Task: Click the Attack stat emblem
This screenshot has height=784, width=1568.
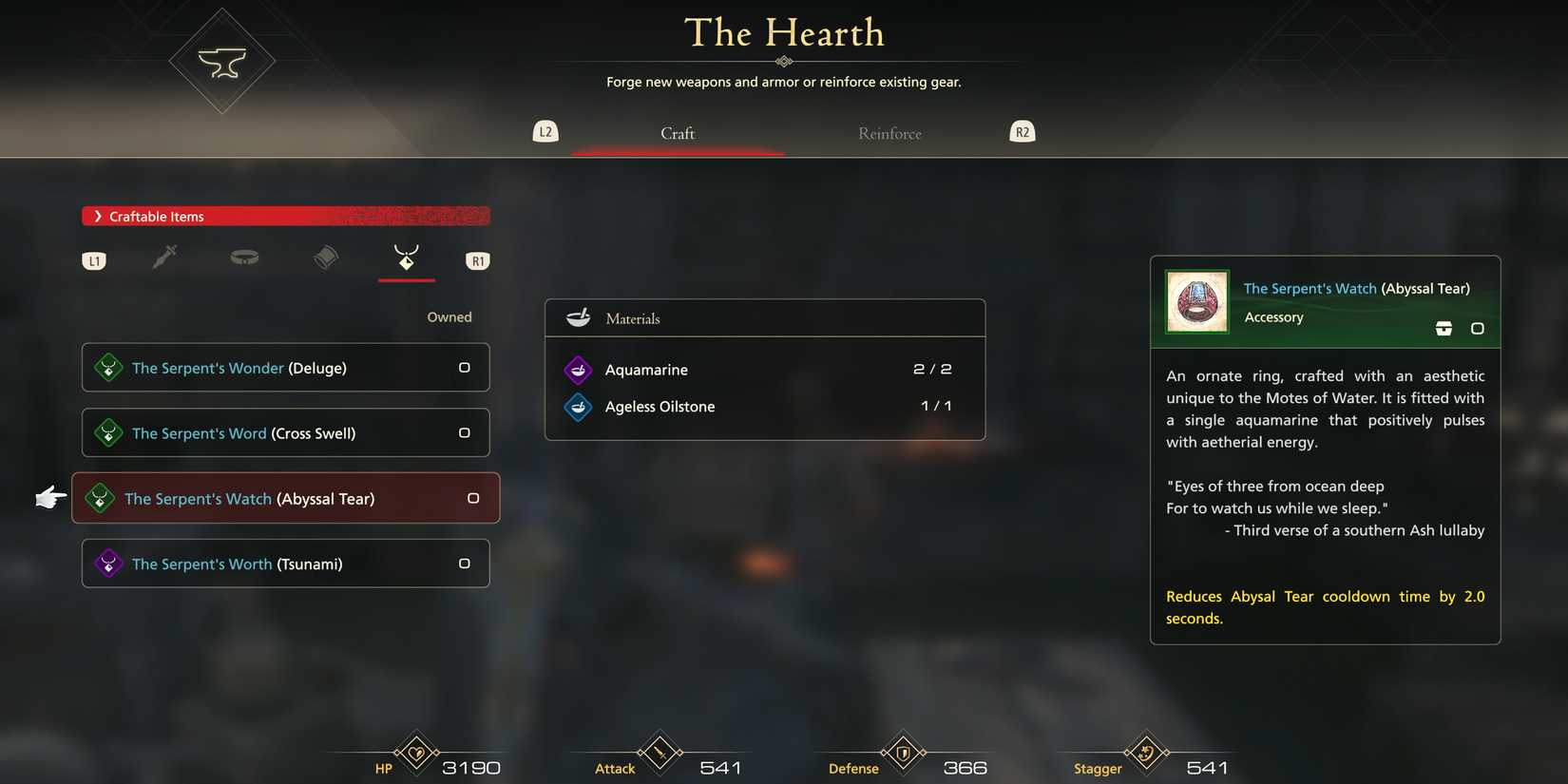Action: [x=659, y=754]
